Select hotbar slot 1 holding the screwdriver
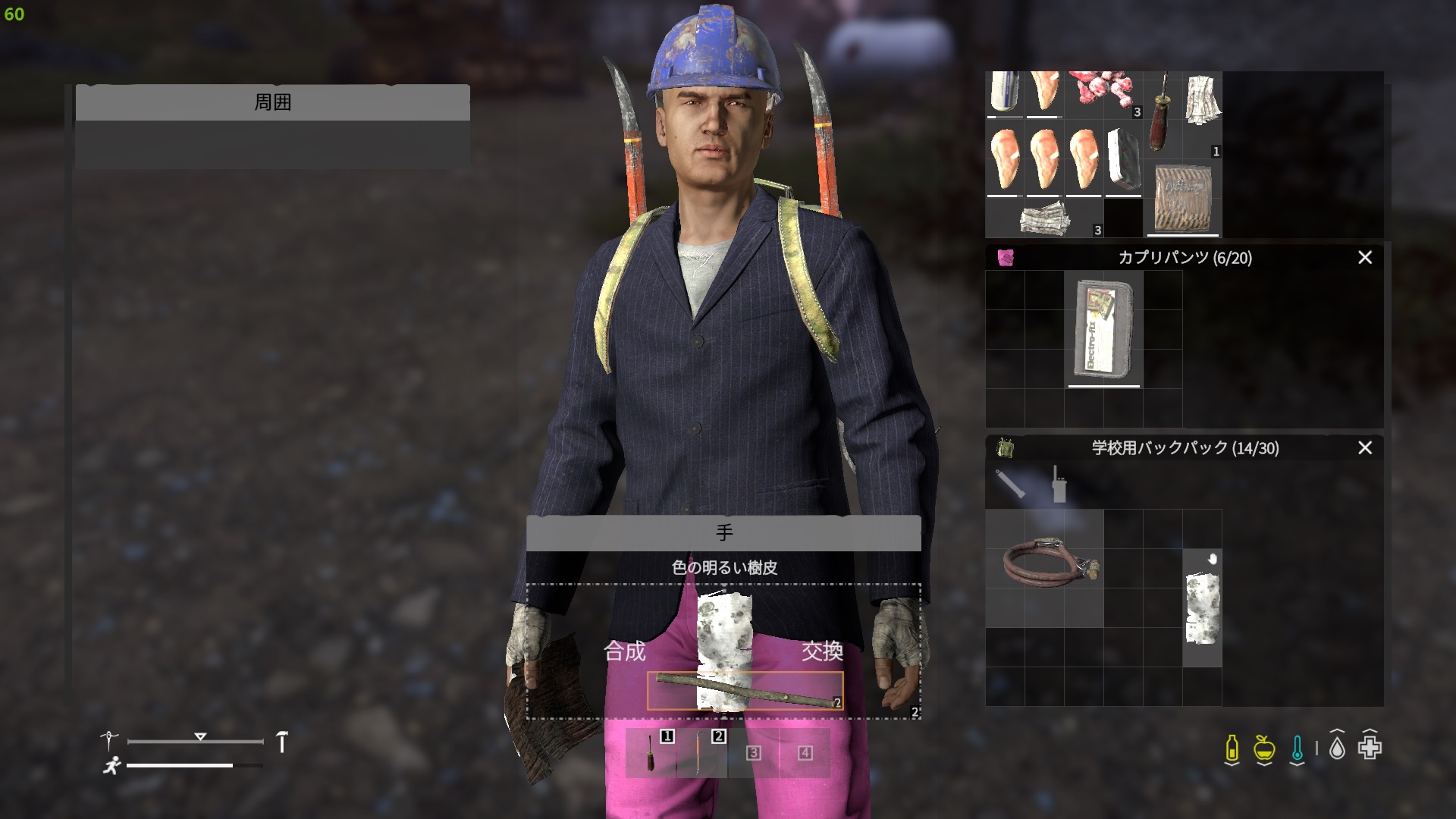Screen dimensions: 1456x819 pyautogui.click(x=651, y=753)
